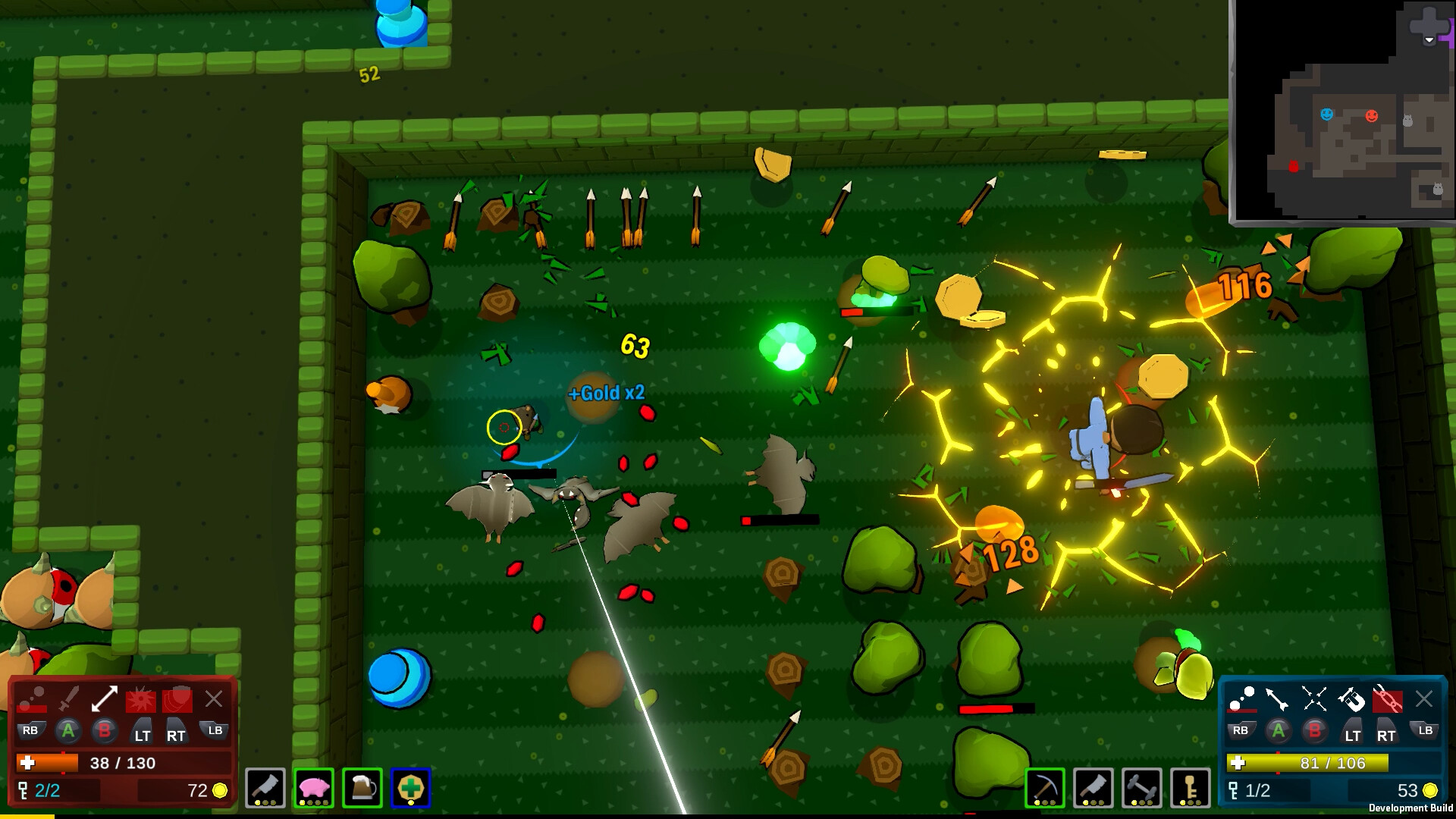1456x819 pixels.
Task: Select the shield ability in red panel
Action: [177, 699]
